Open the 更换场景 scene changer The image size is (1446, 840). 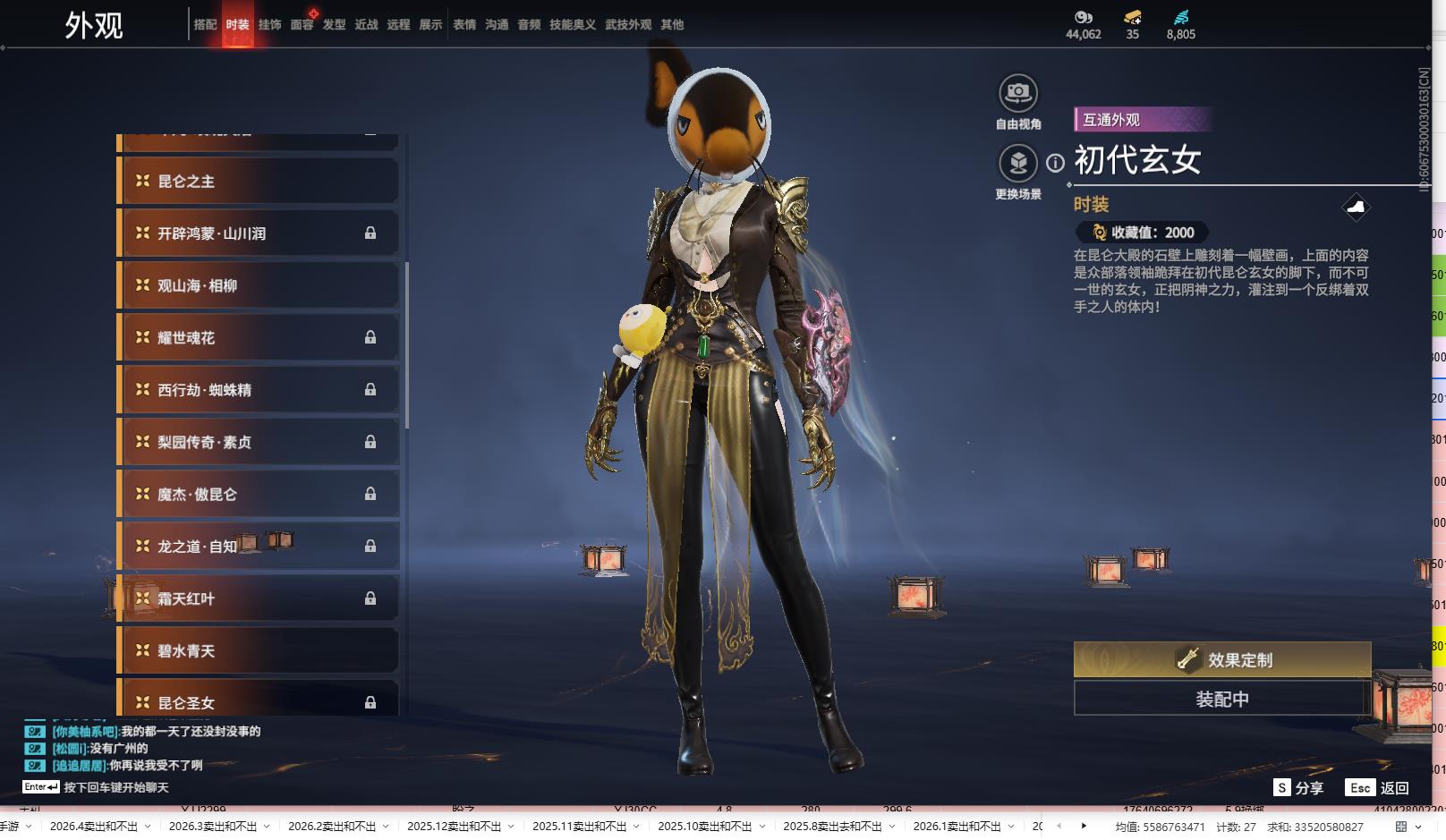(1017, 163)
